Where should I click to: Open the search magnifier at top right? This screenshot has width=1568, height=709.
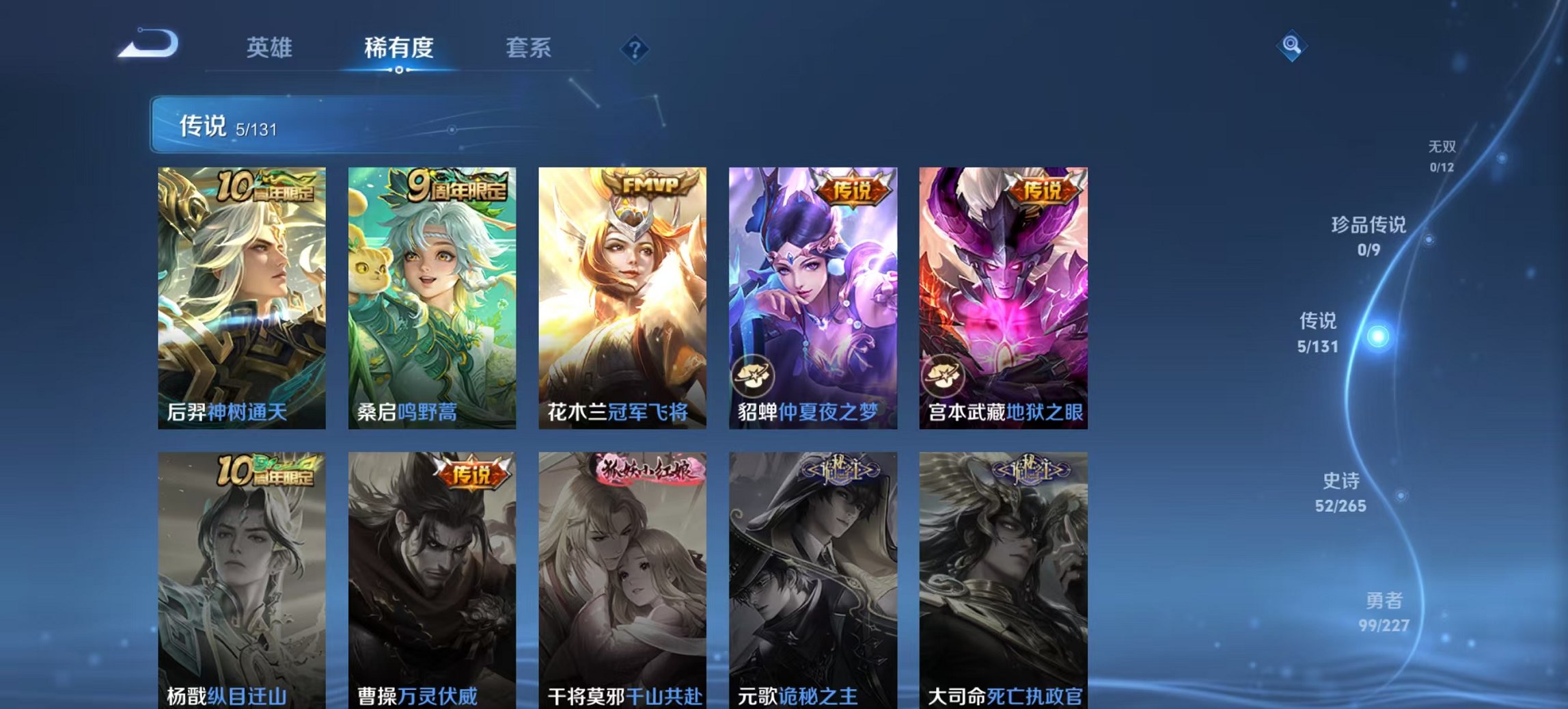pos(1291,46)
